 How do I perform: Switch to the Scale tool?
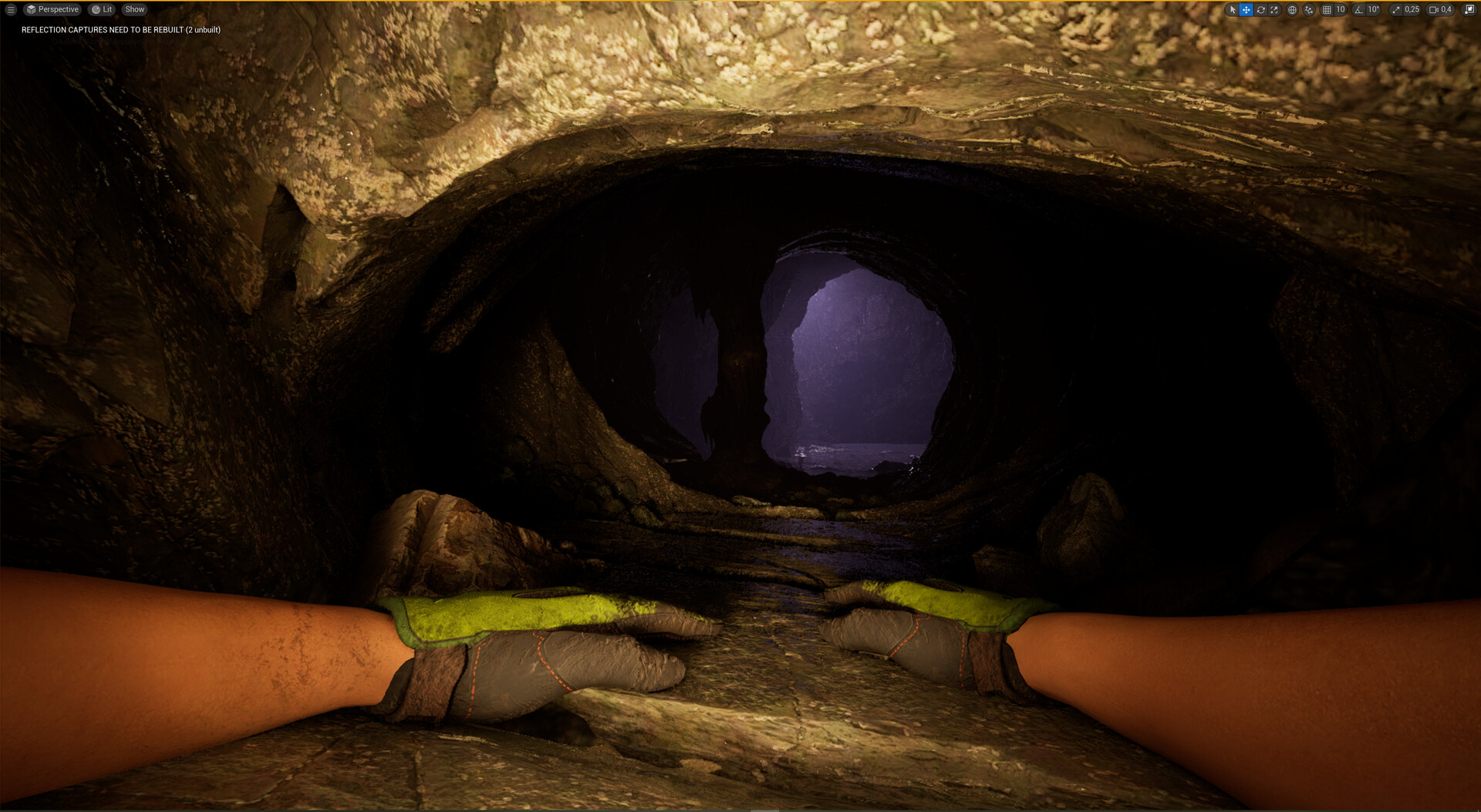click(x=1273, y=9)
